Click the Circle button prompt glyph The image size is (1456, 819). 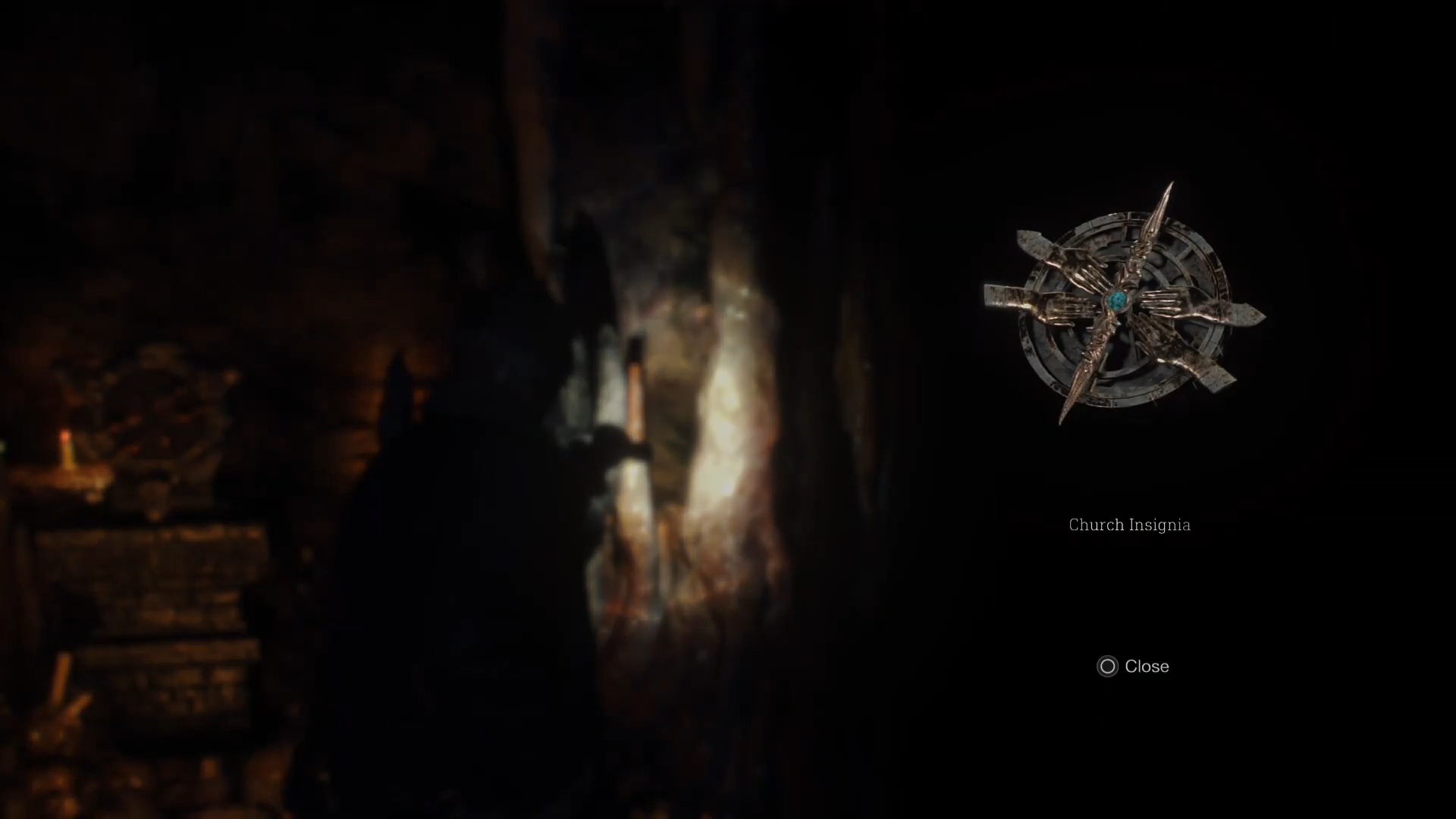(1106, 667)
